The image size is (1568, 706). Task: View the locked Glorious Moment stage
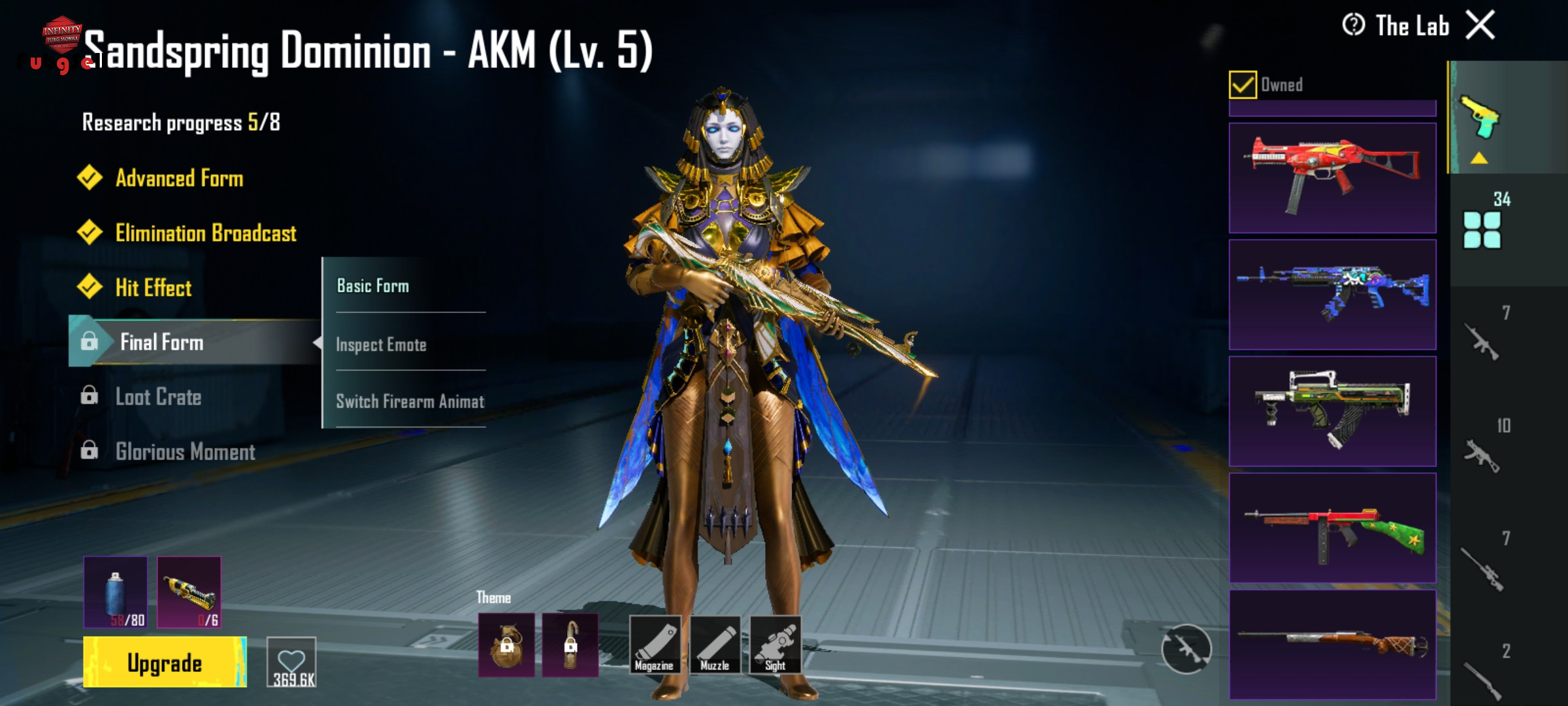point(185,452)
